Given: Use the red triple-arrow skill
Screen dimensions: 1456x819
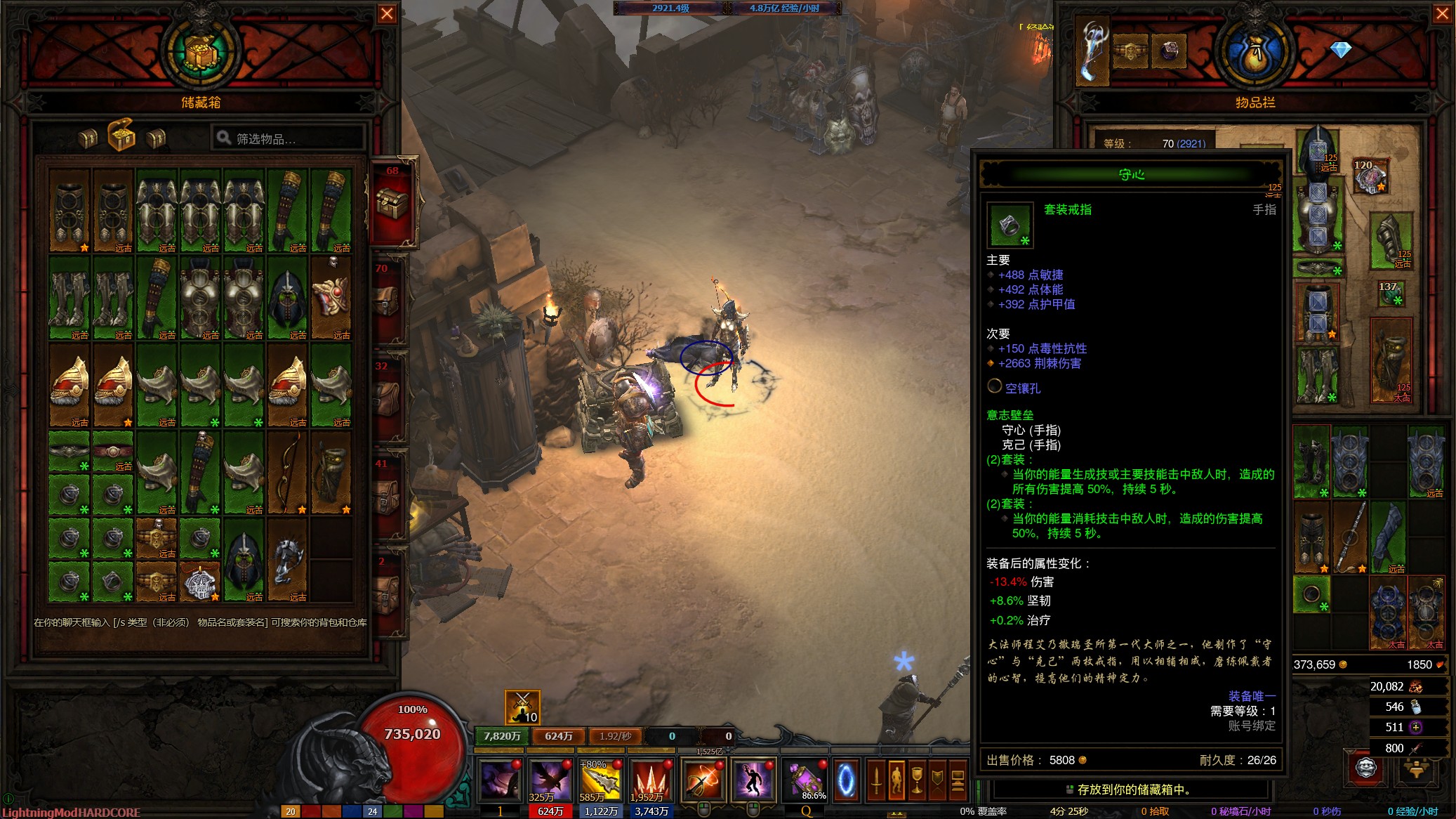Looking at the screenshot, I should coord(651,779).
